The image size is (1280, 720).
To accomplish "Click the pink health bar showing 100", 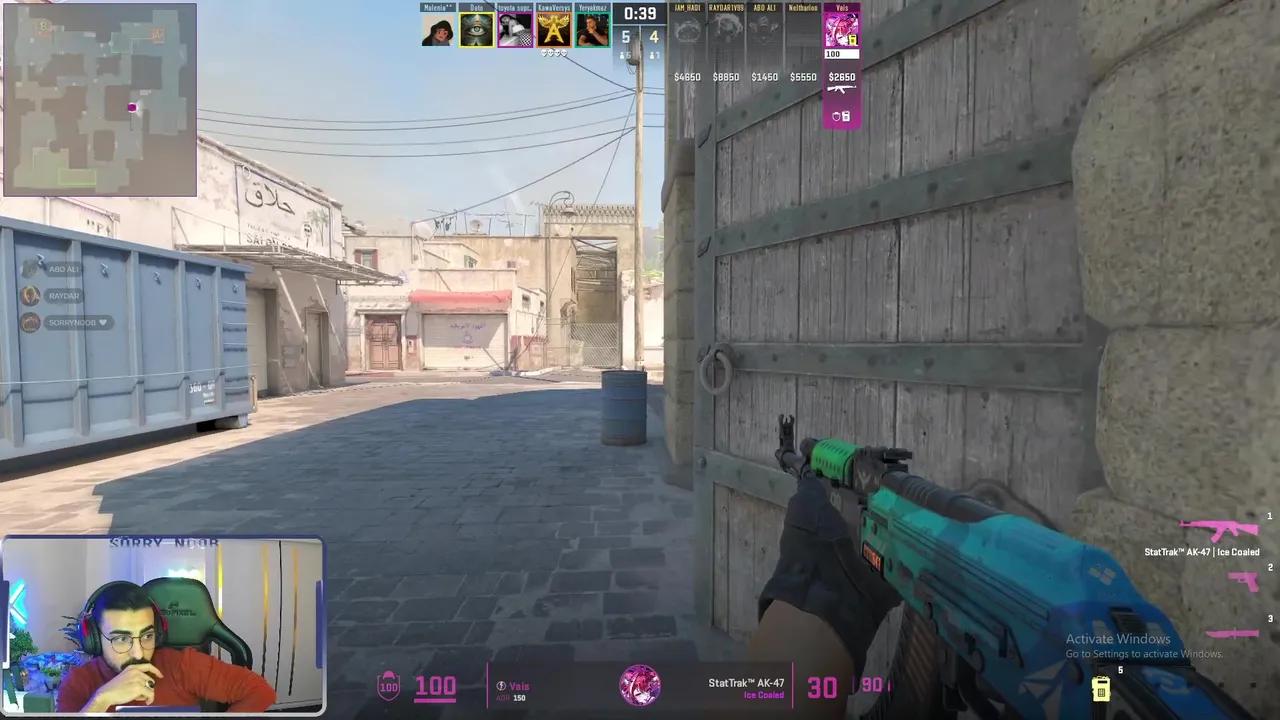I will [435, 686].
